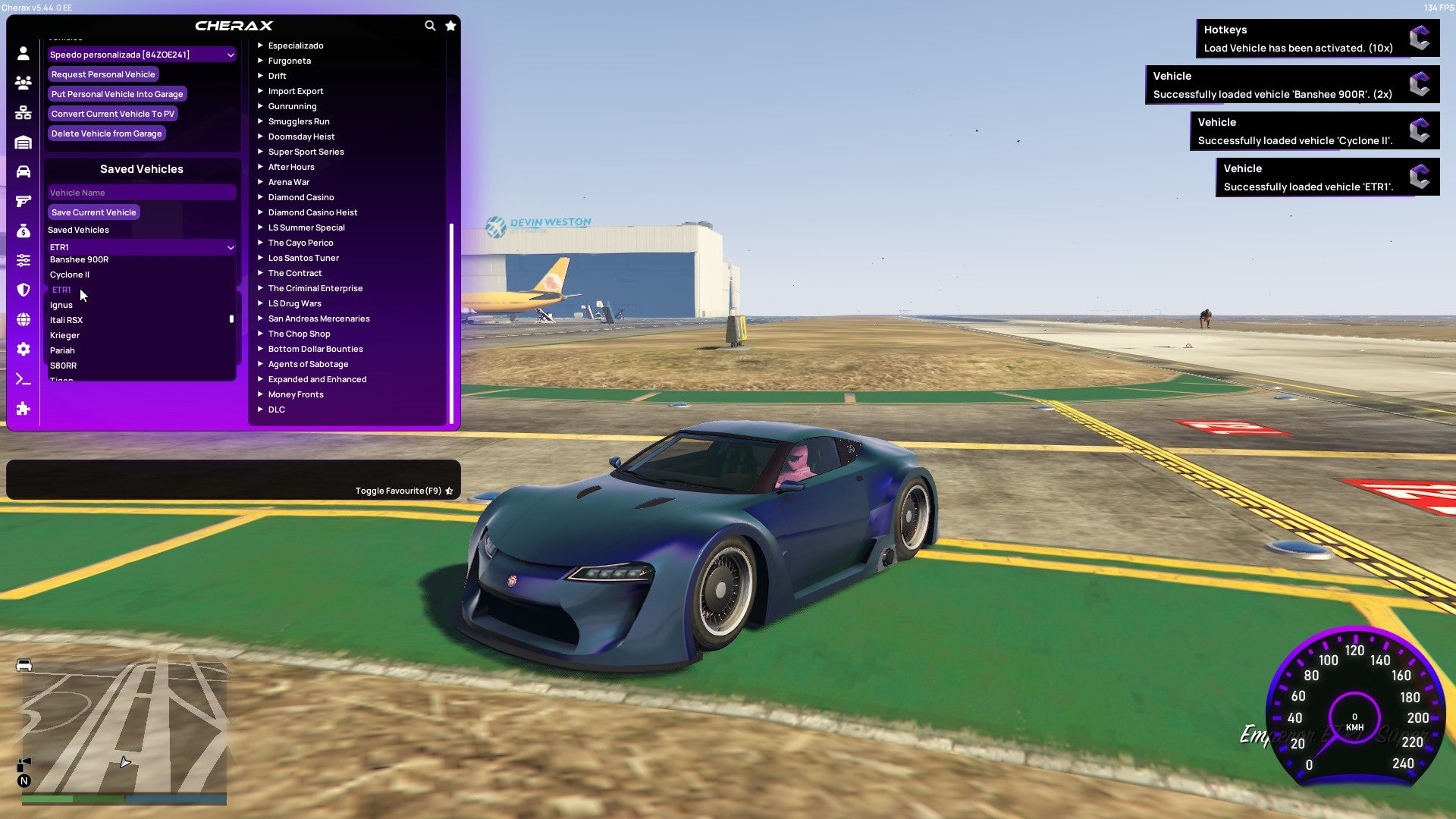Select the Players icon in sidebar

coord(23,83)
